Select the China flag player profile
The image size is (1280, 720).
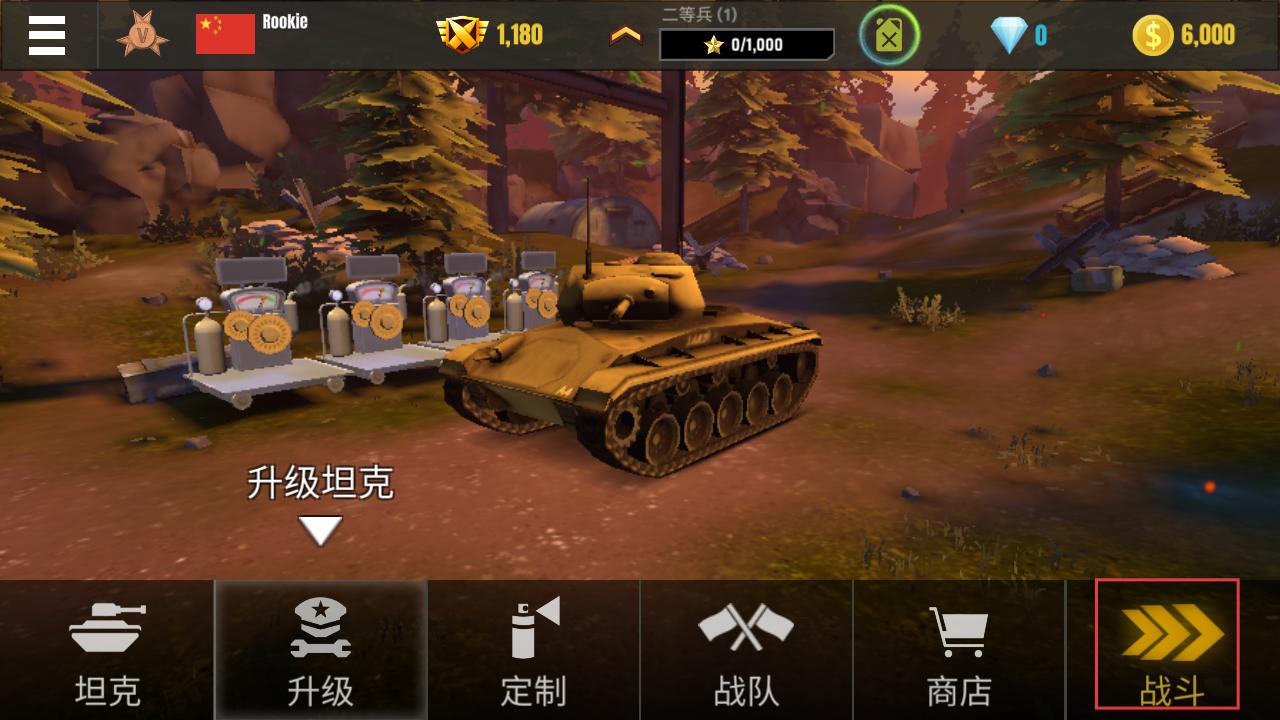(225, 34)
